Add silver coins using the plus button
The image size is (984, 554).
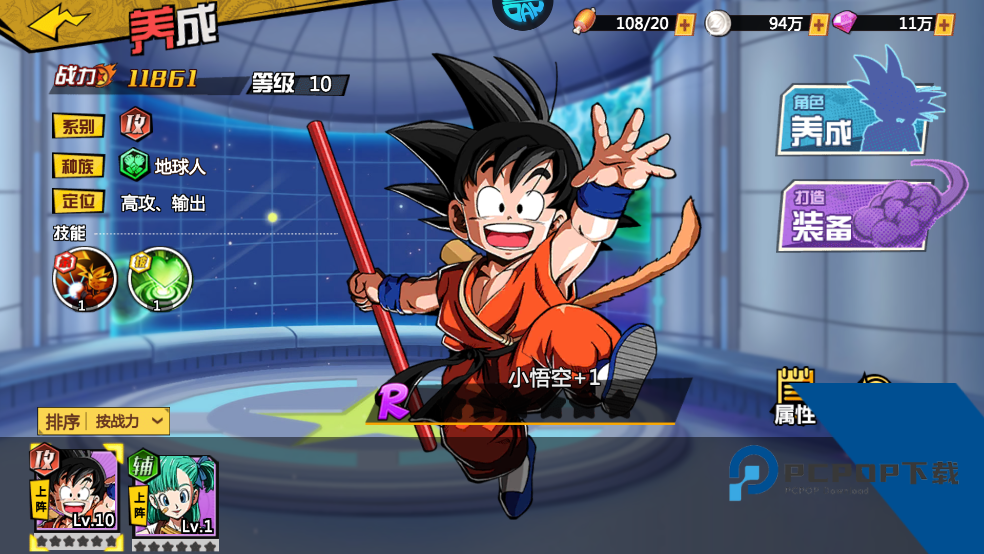coord(818,24)
